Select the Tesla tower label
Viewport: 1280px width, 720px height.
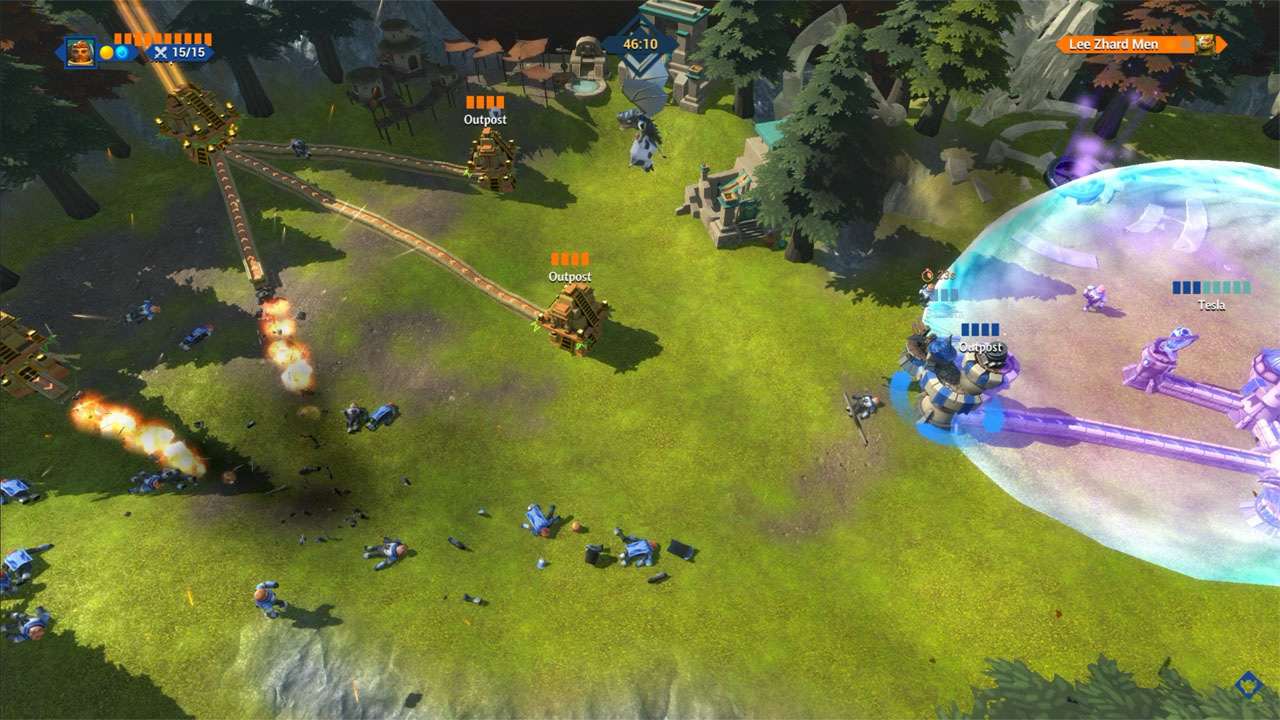(1210, 305)
